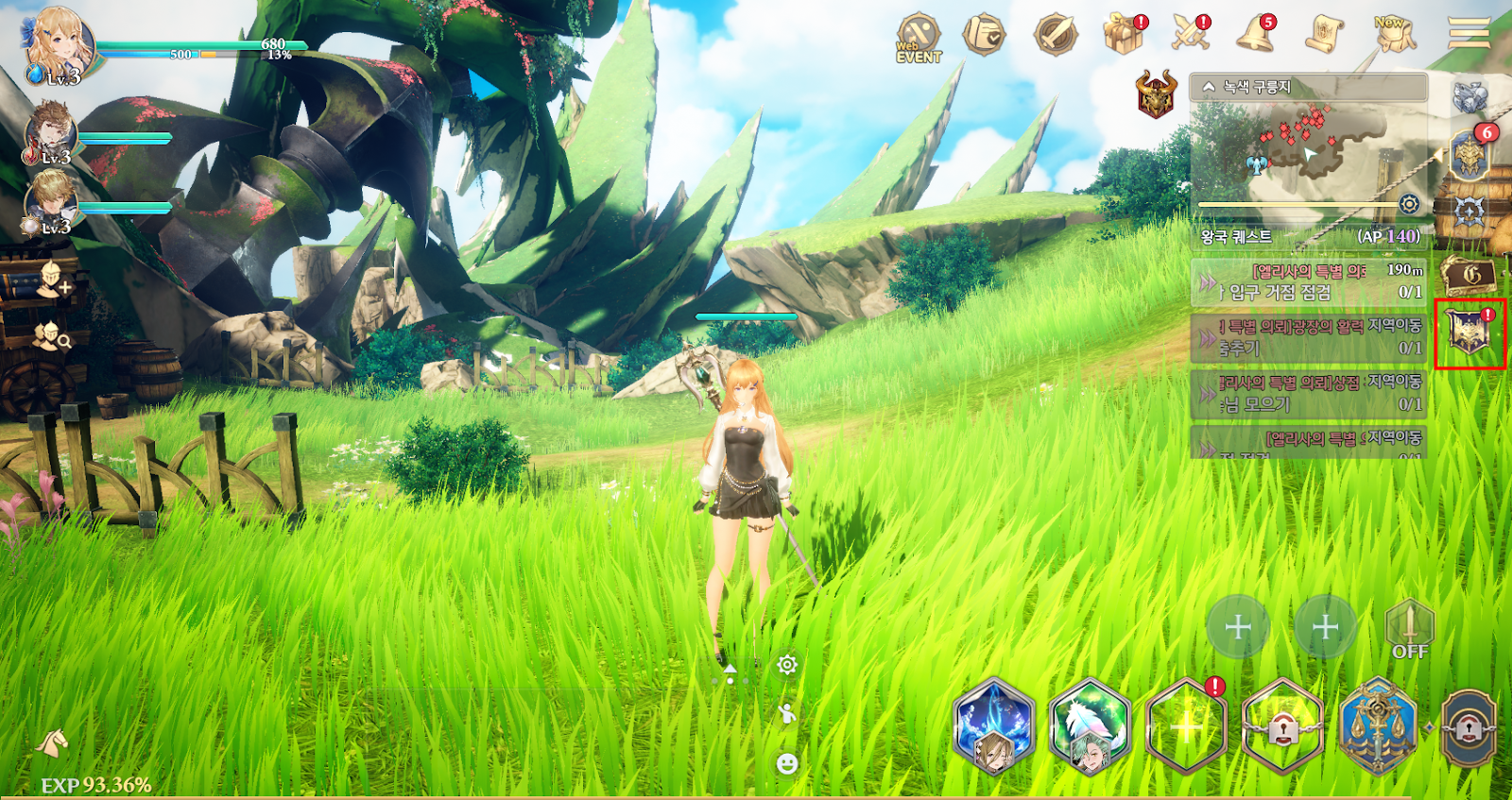The width and height of the screenshot is (1512, 800).
Task: Open the gift box rewards icon
Action: pyautogui.click(x=1123, y=34)
